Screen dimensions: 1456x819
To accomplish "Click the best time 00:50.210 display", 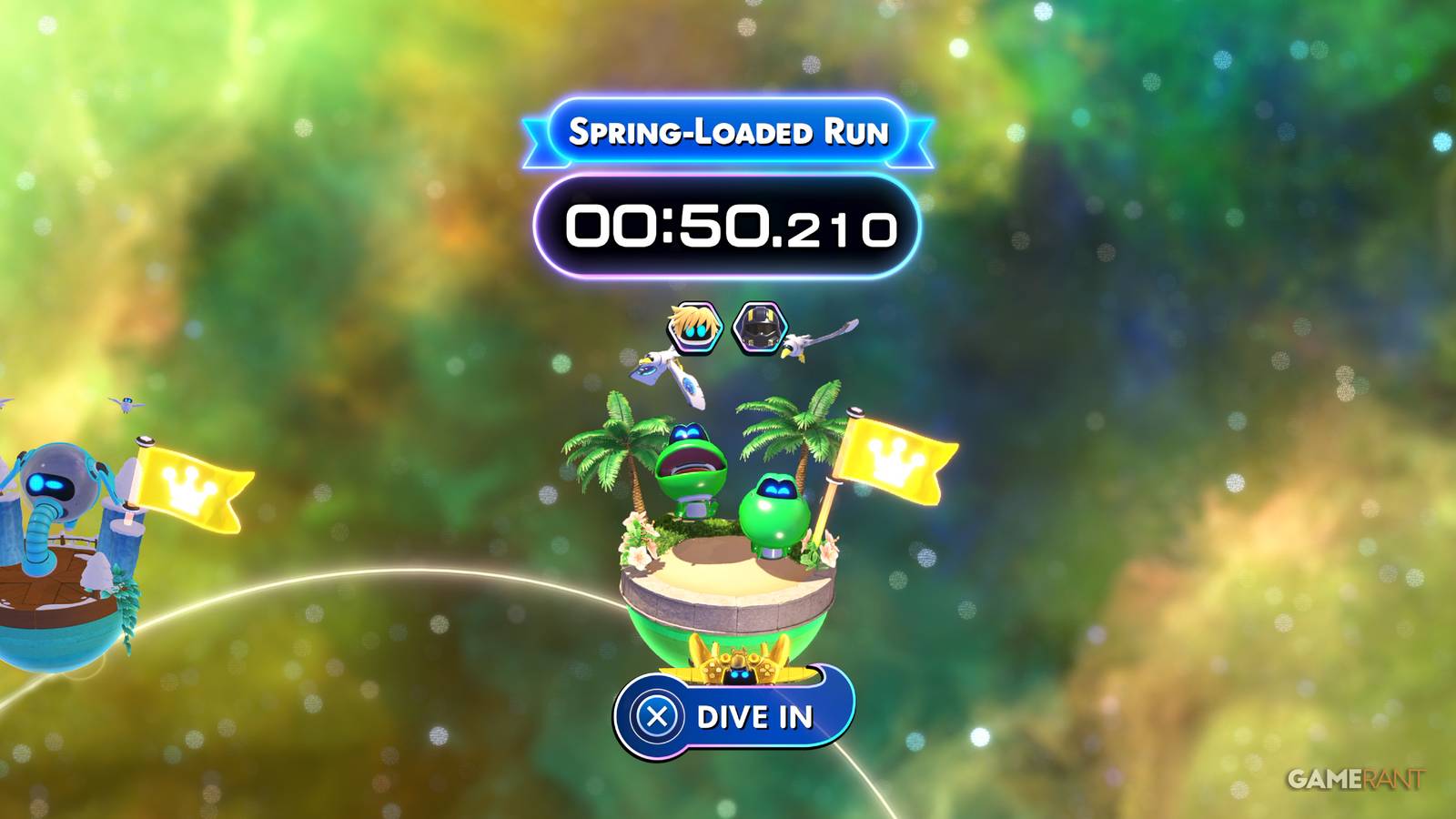I will (728, 226).
